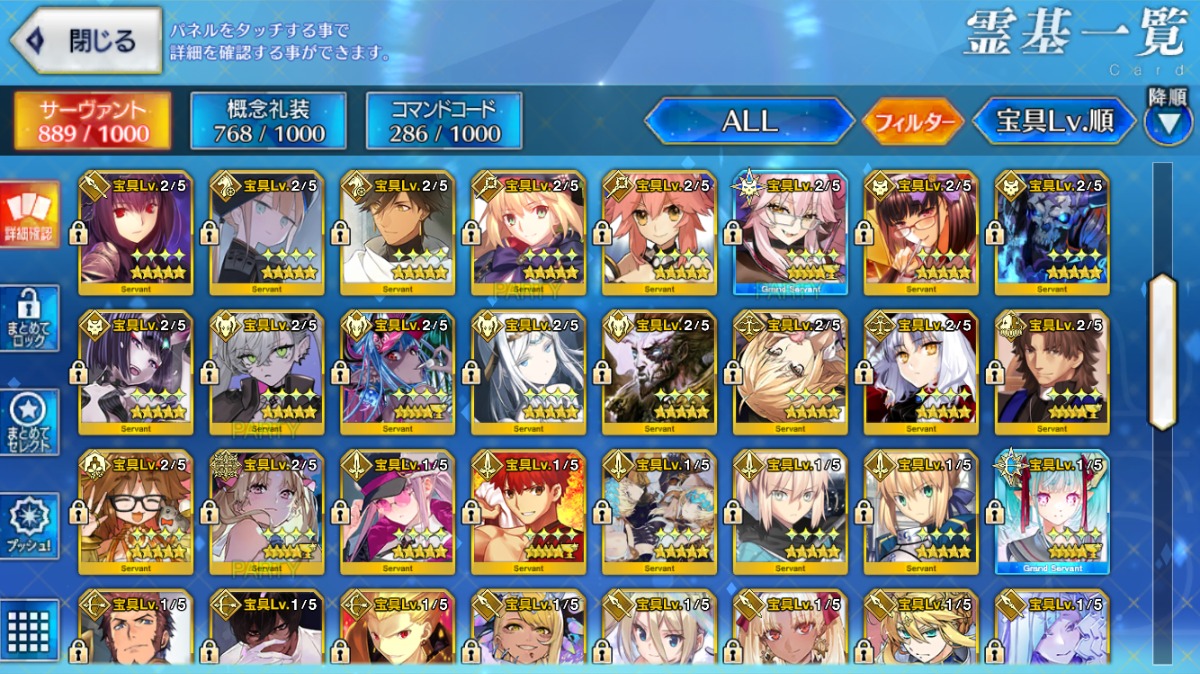
Task: Switch the grid layout view icon
Action: coord(30,628)
